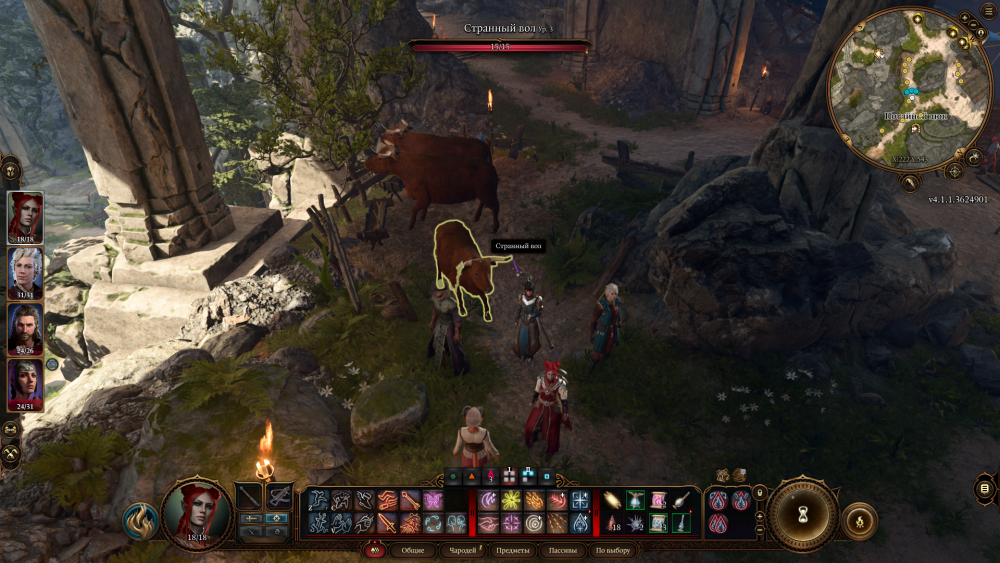
Task: Use the pink butterfly wings ability
Action: coord(433,499)
